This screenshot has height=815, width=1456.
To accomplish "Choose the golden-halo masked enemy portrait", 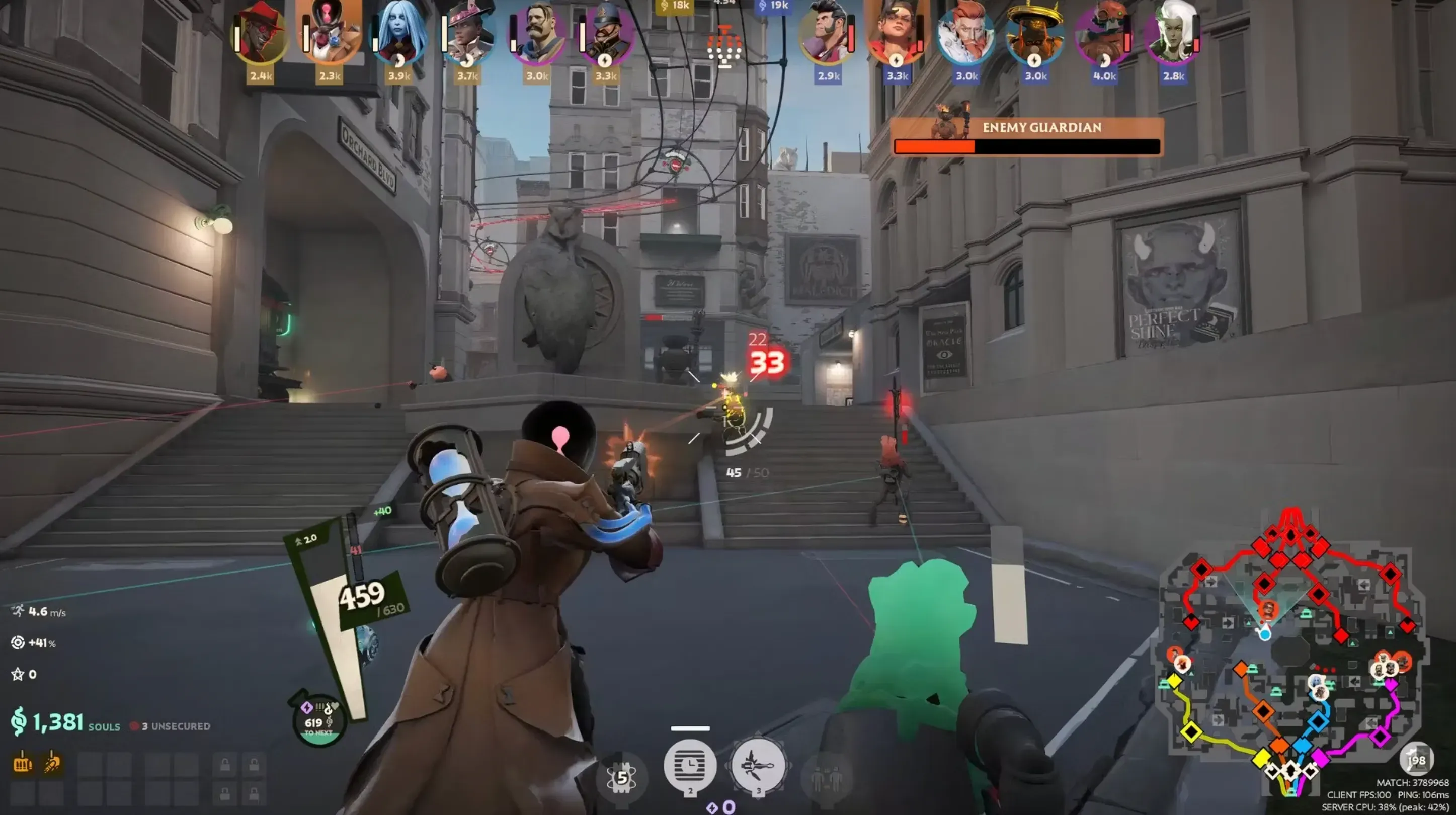I will (x=1035, y=34).
